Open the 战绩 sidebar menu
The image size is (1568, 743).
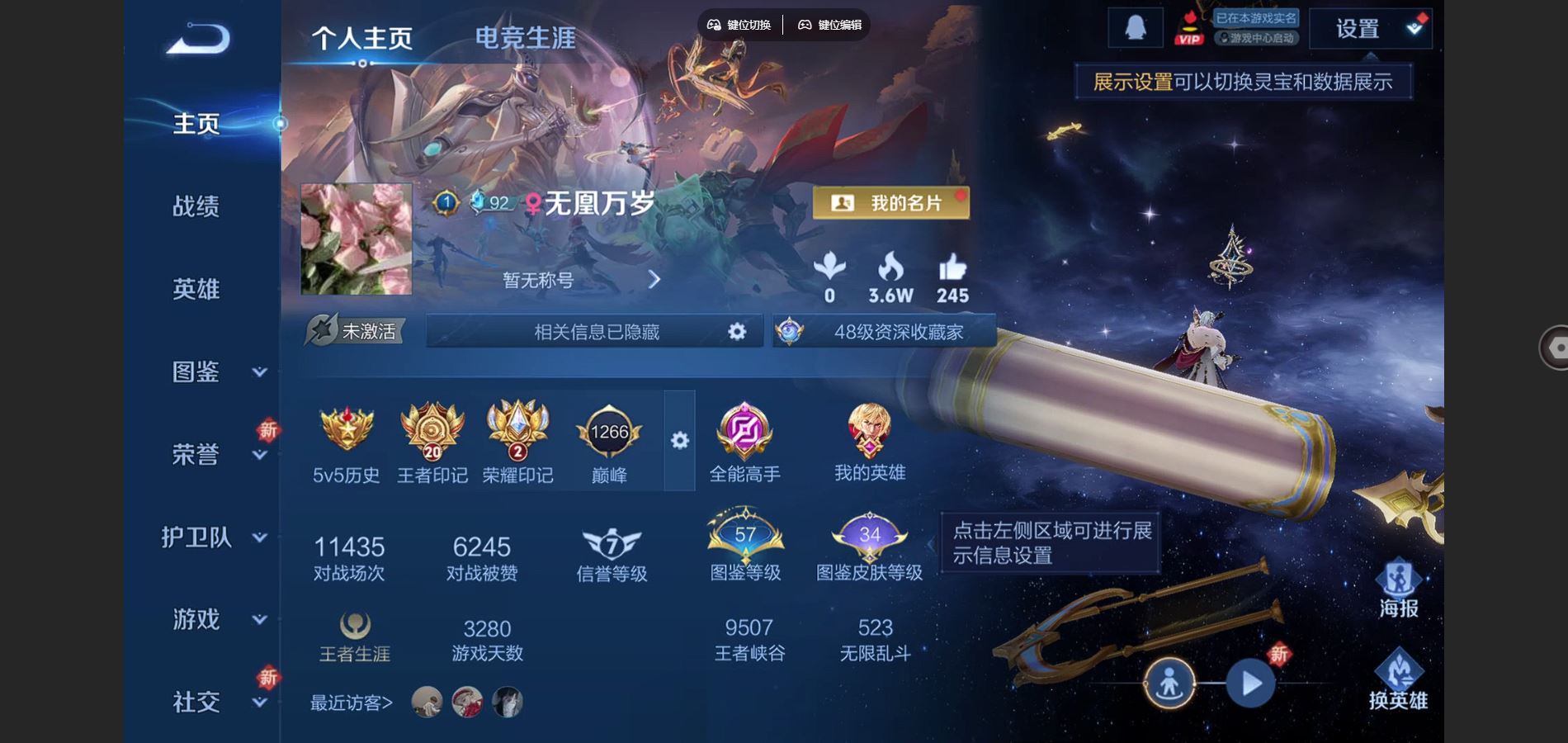(195, 207)
